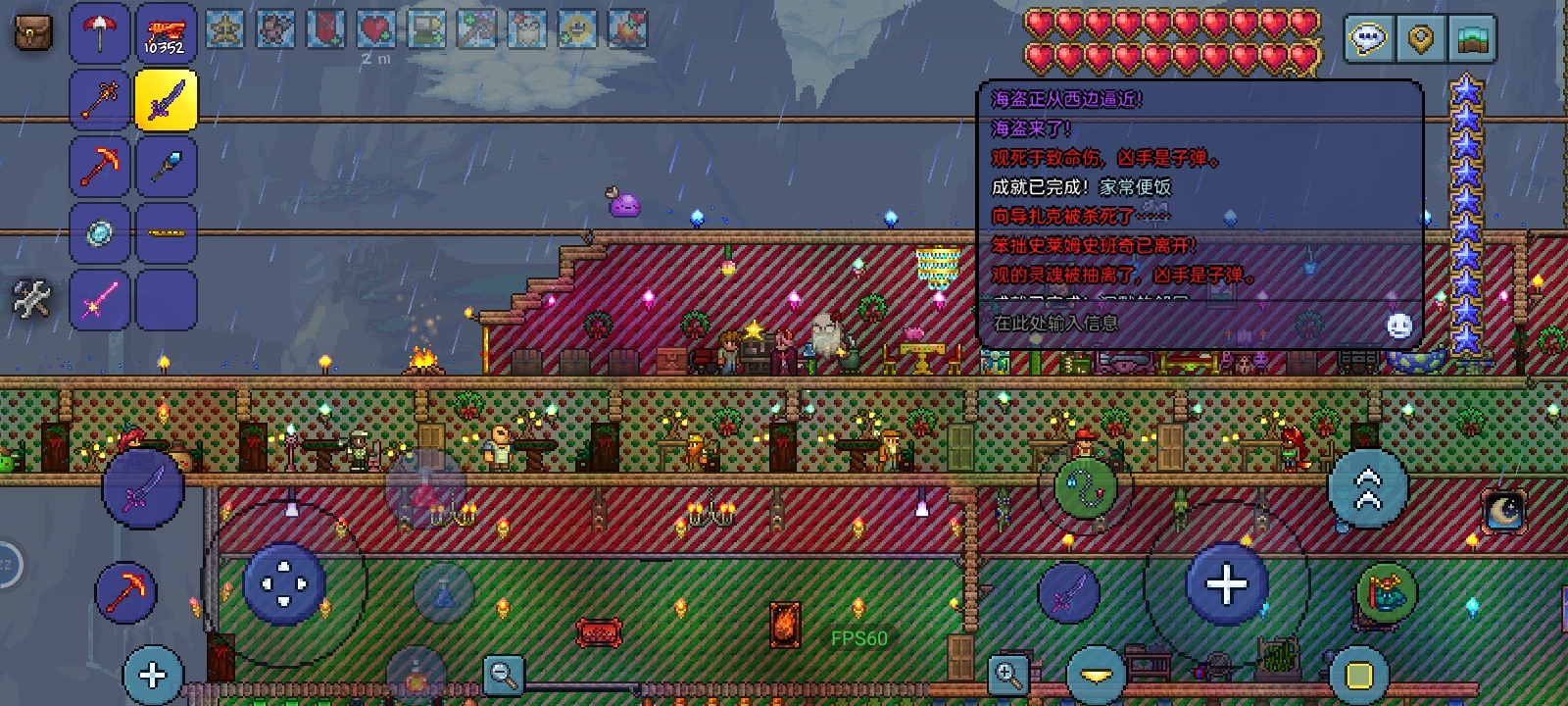Select the gun slot showing 10352 ammo
1568x706 pixels.
point(166,33)
